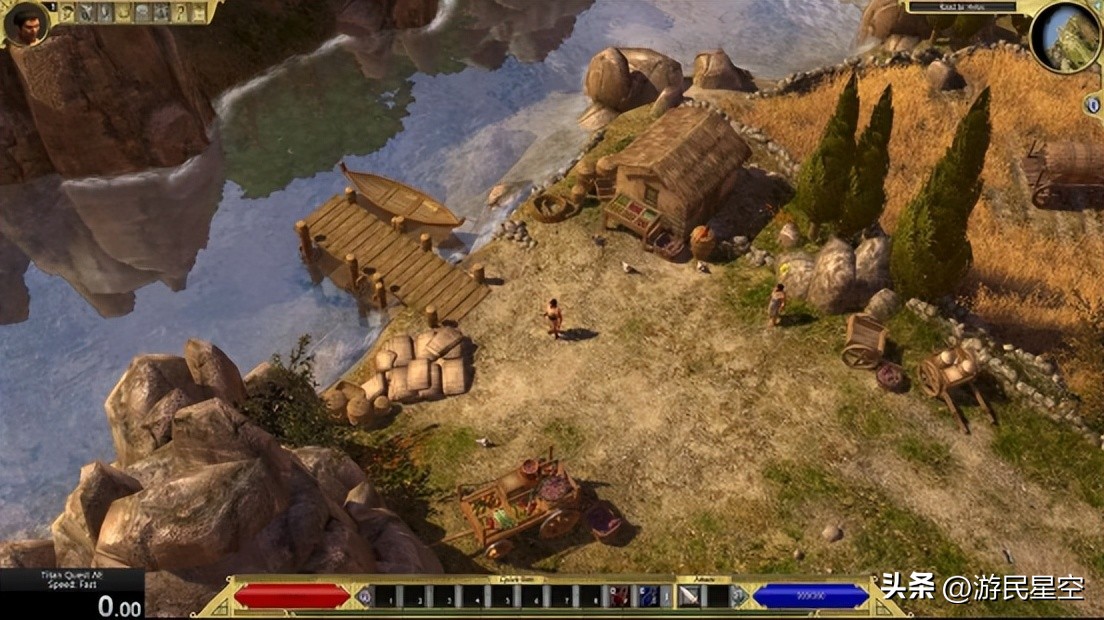Click round button left of quick slots
This screenshot has width=1104, height=620.
click(x=363, y=597)
